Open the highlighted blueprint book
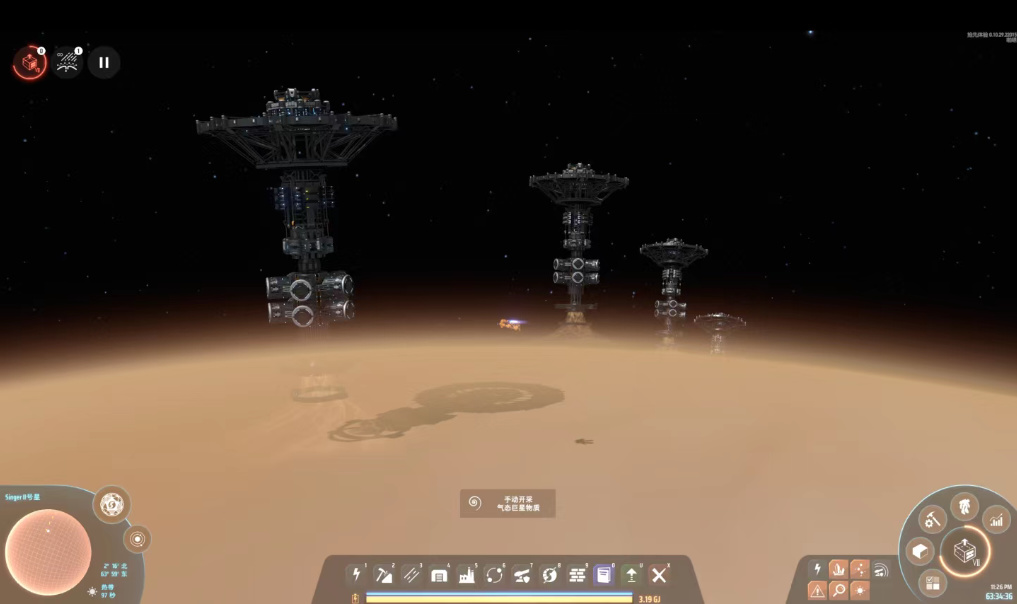Image resolution: width=1017 pixels, height=604 pixels. pyautogui.click(x=603, y=574)
